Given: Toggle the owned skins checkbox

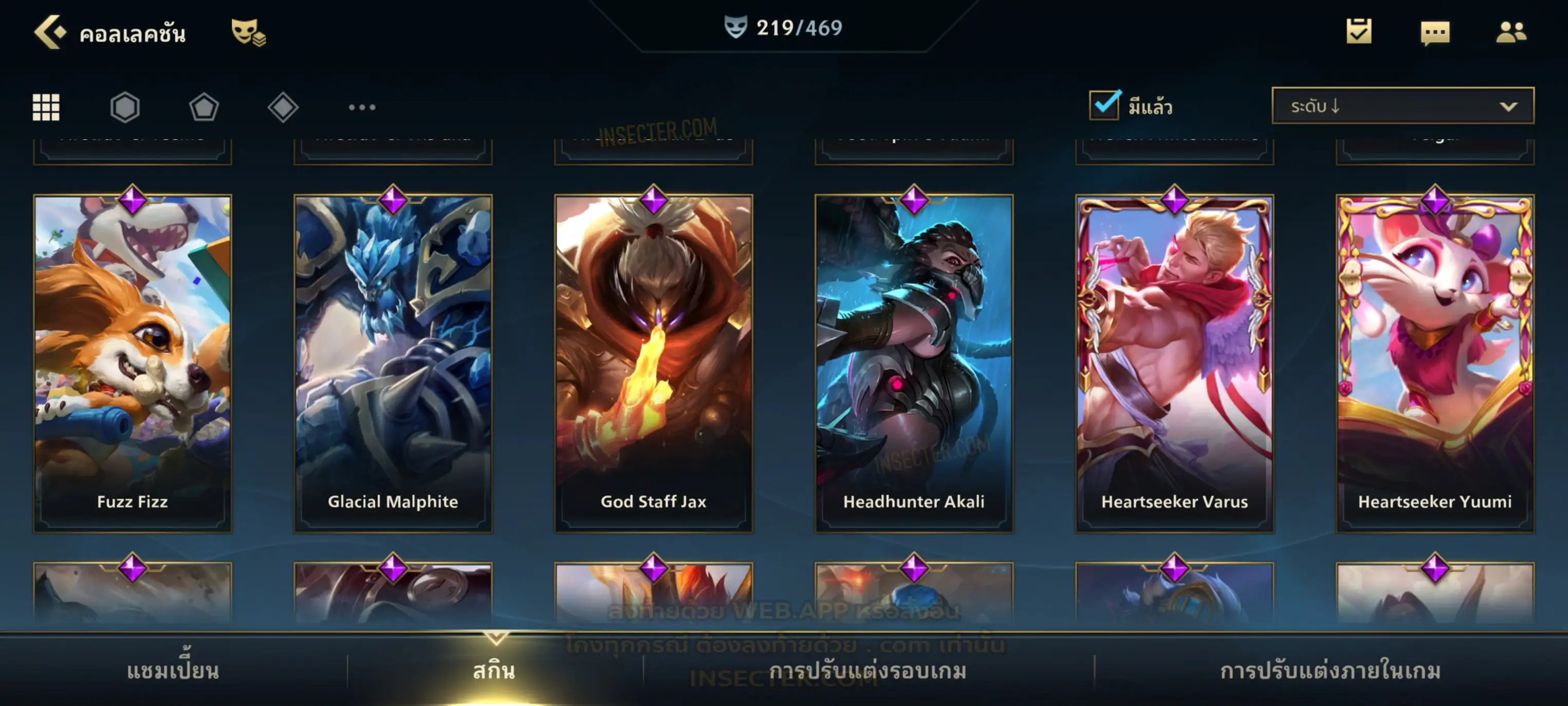Looking at the screenshot, I should pyautogui.click(x=1104, y=105).
